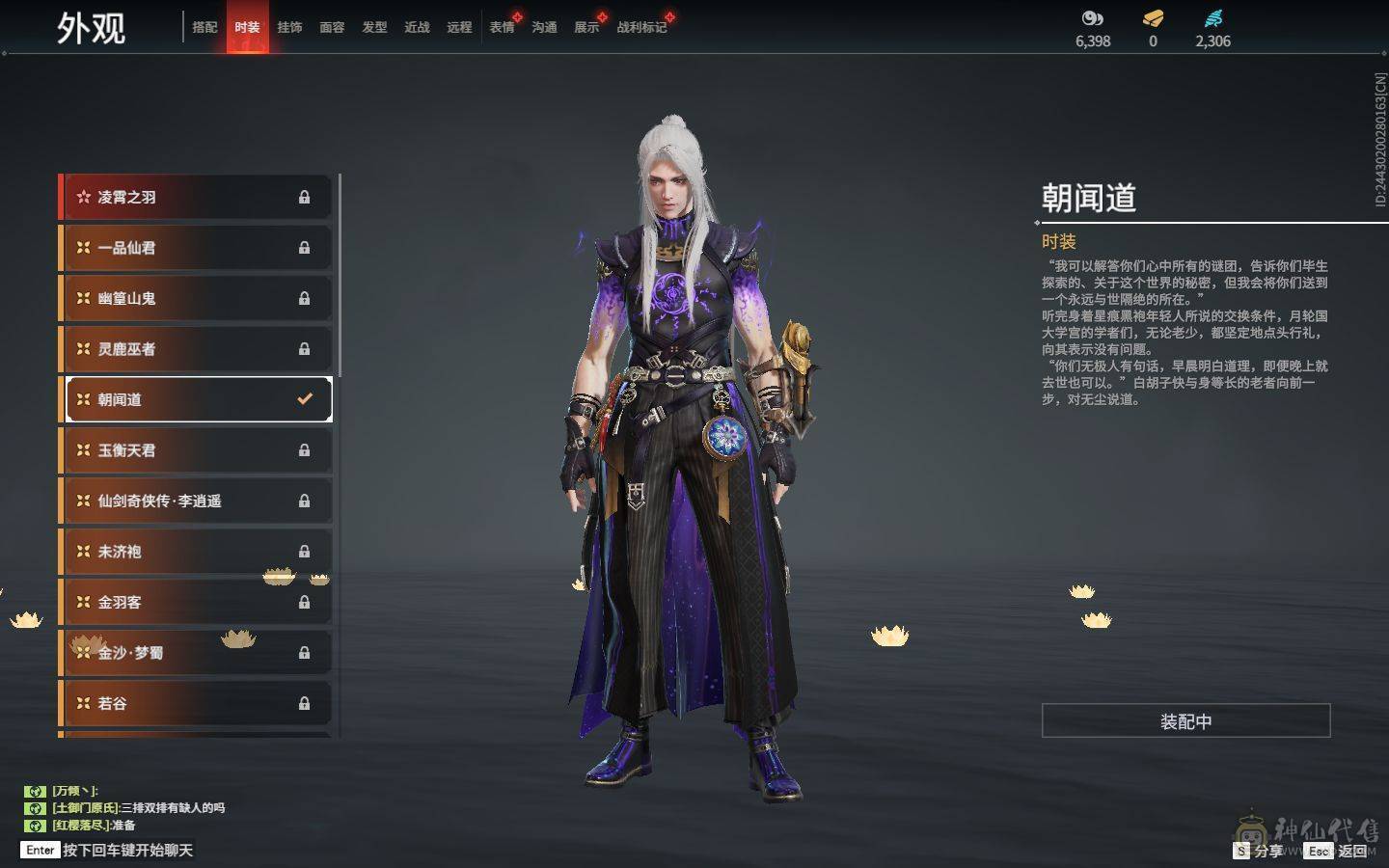
Task: Click the red star icon beside 凌霄之羽
Action: [x=84, y=197]
